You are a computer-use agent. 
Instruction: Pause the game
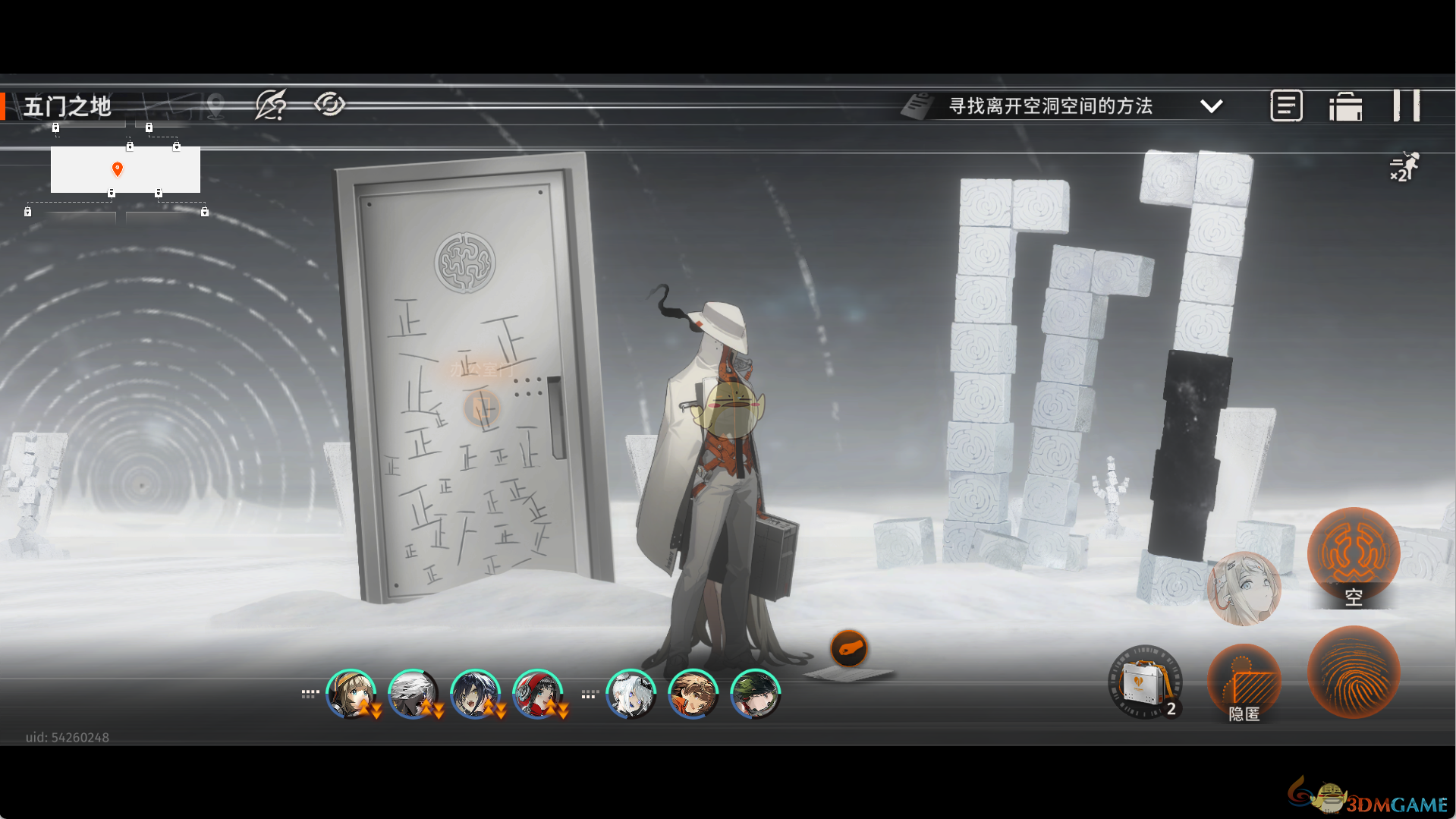[x=1406, y=106]
